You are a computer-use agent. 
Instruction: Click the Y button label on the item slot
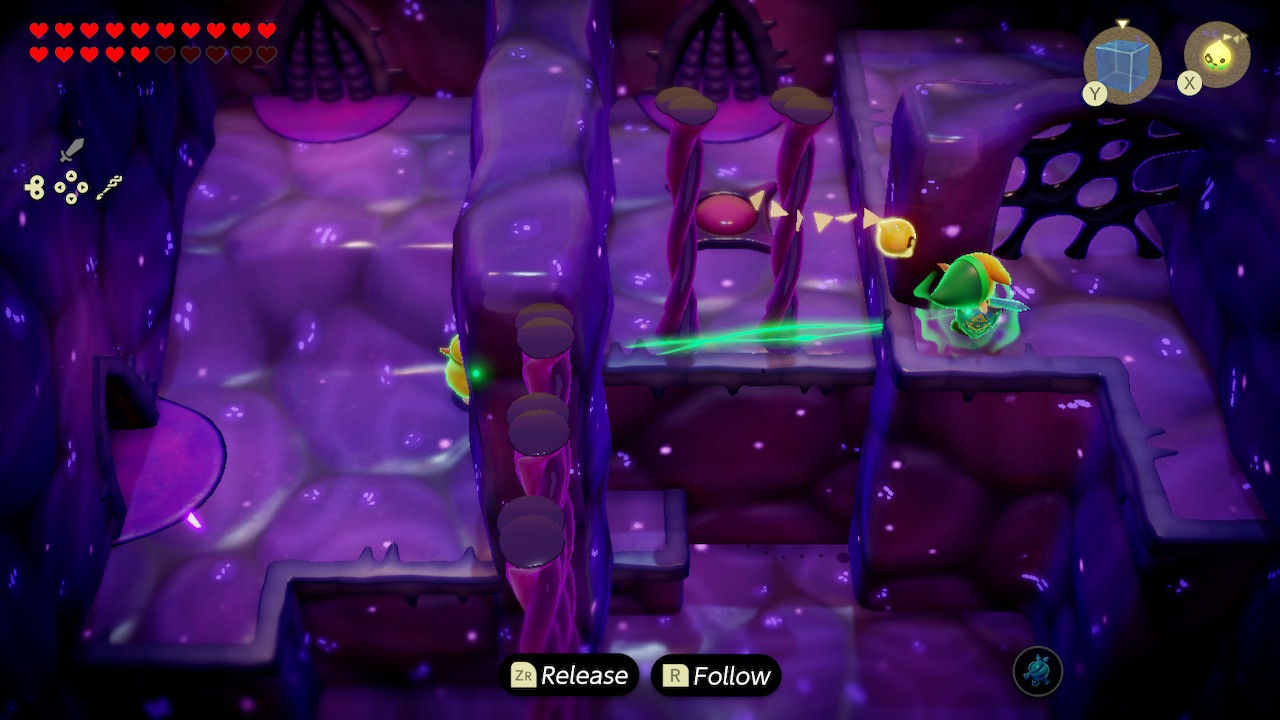tap(1095, 93)
